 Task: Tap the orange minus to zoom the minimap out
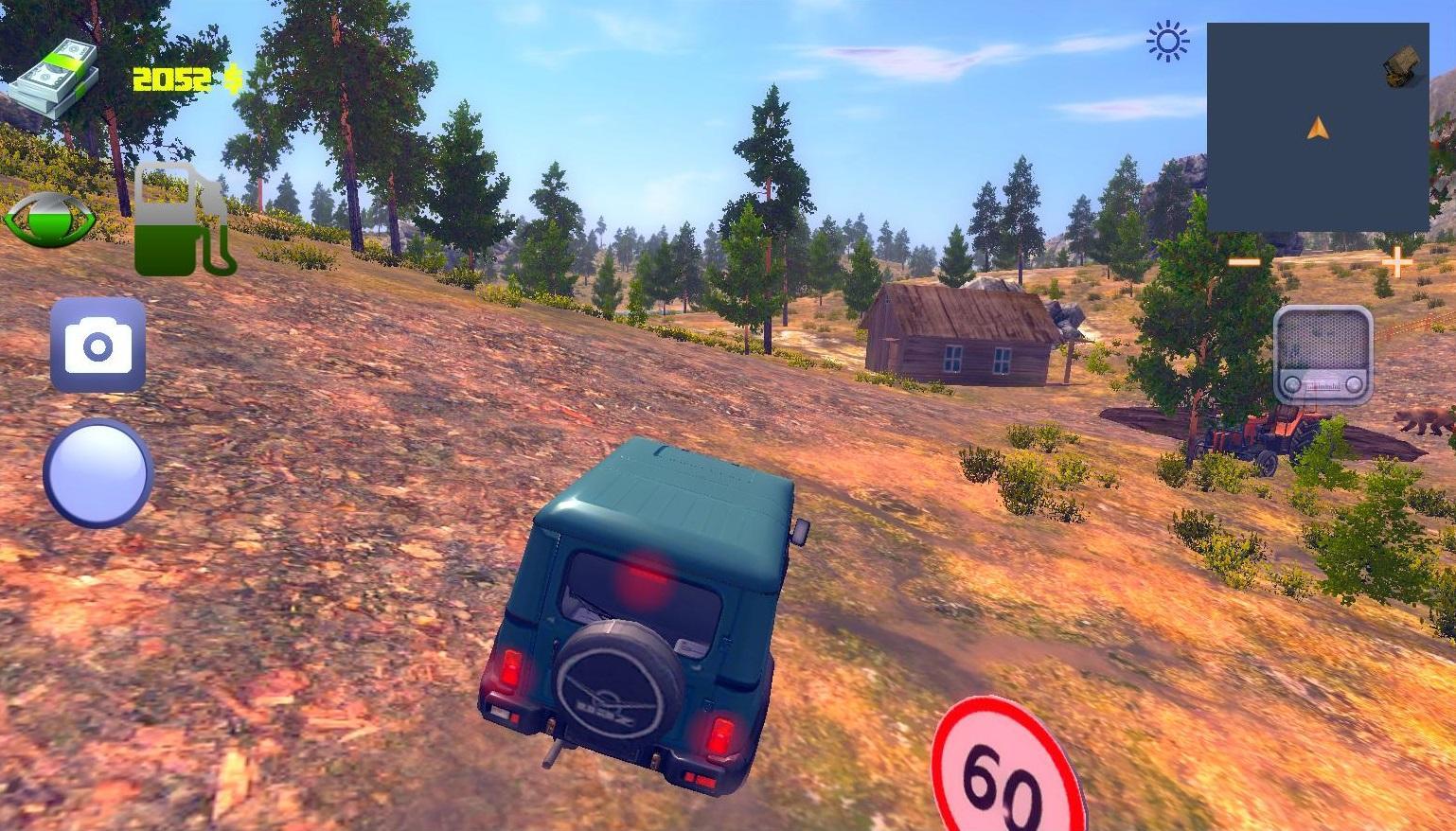pos(1243,261)
